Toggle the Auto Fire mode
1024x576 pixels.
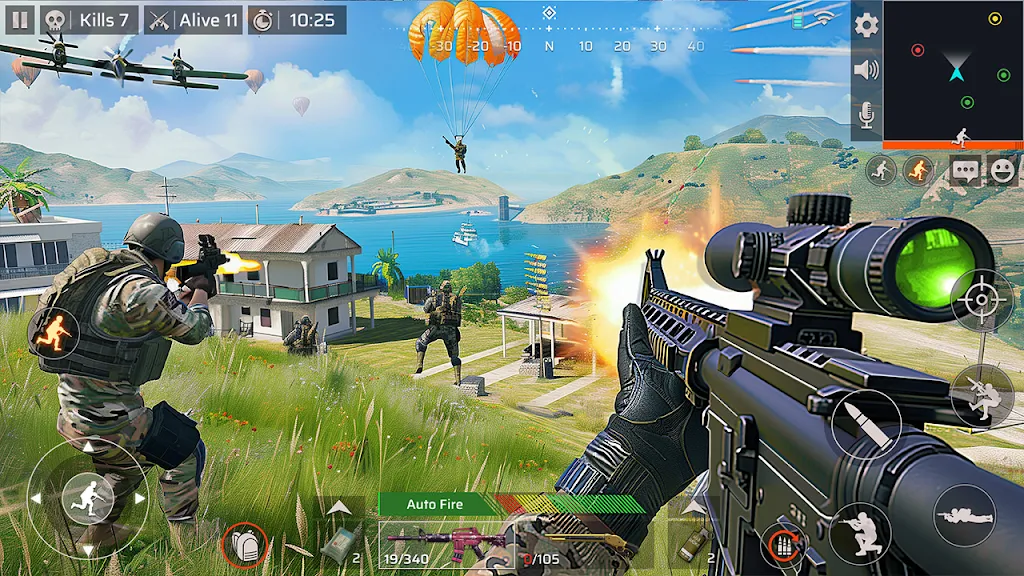[x=436, y=504]
